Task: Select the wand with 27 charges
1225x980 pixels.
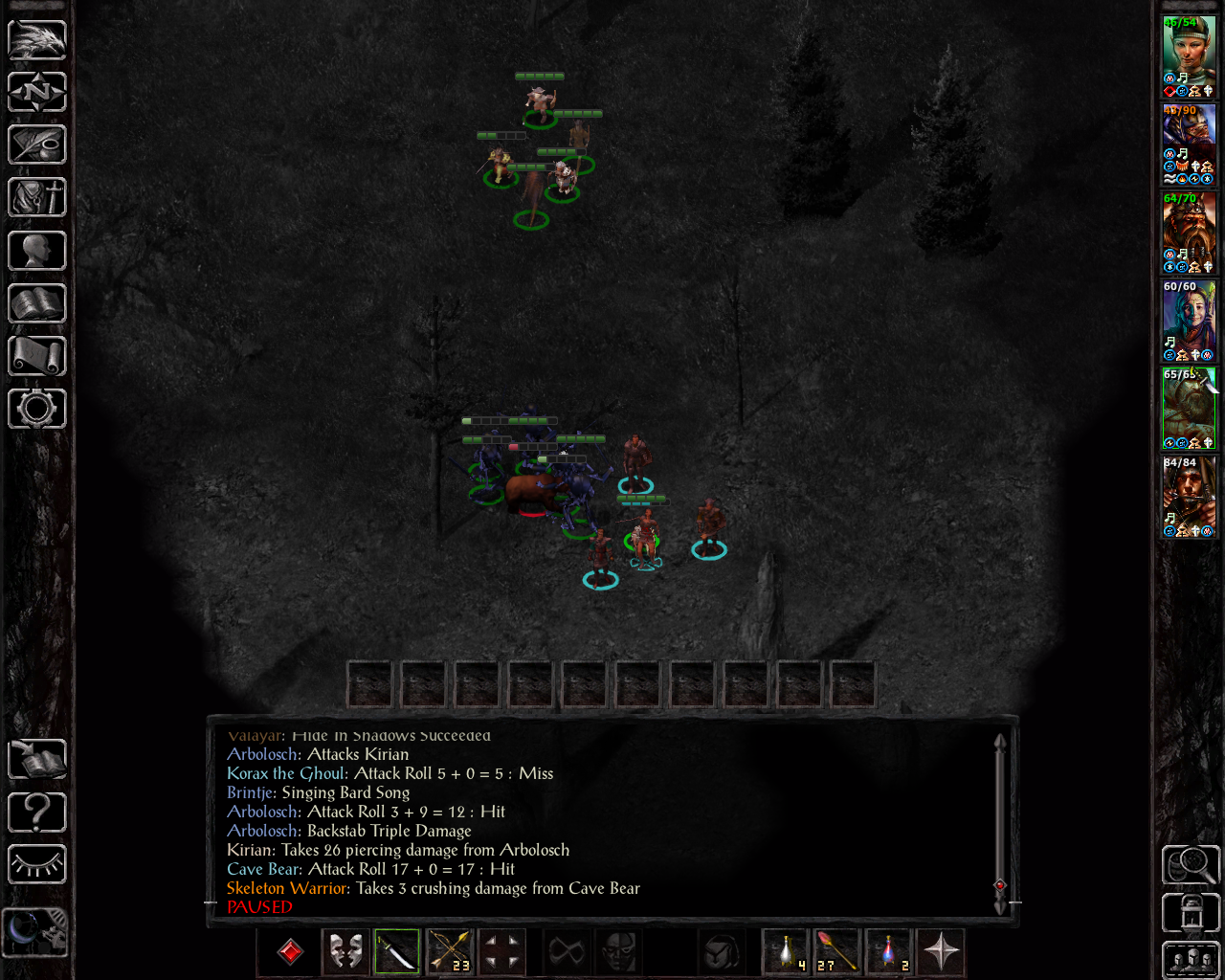Action: (836, 951)
